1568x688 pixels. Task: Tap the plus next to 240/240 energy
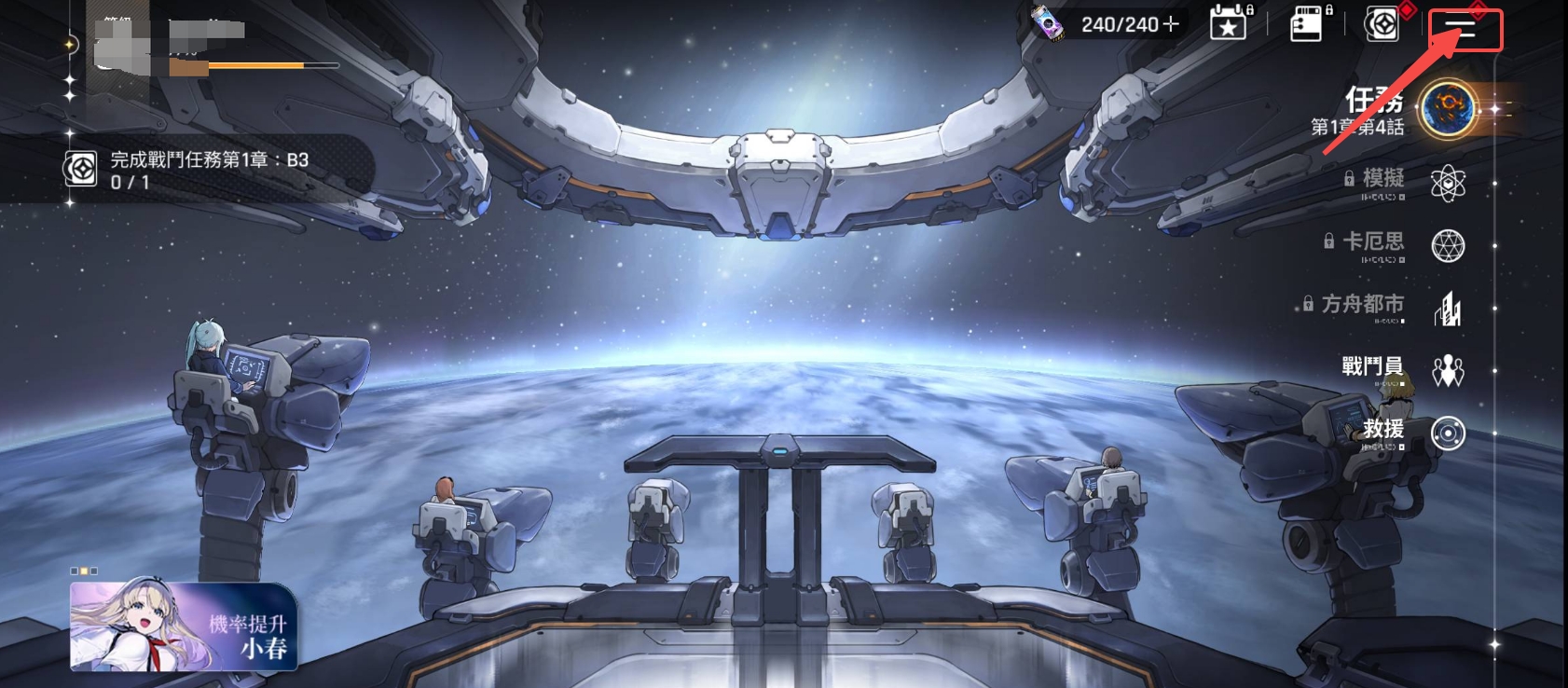pyautogui.click(x=1171, y=24)
